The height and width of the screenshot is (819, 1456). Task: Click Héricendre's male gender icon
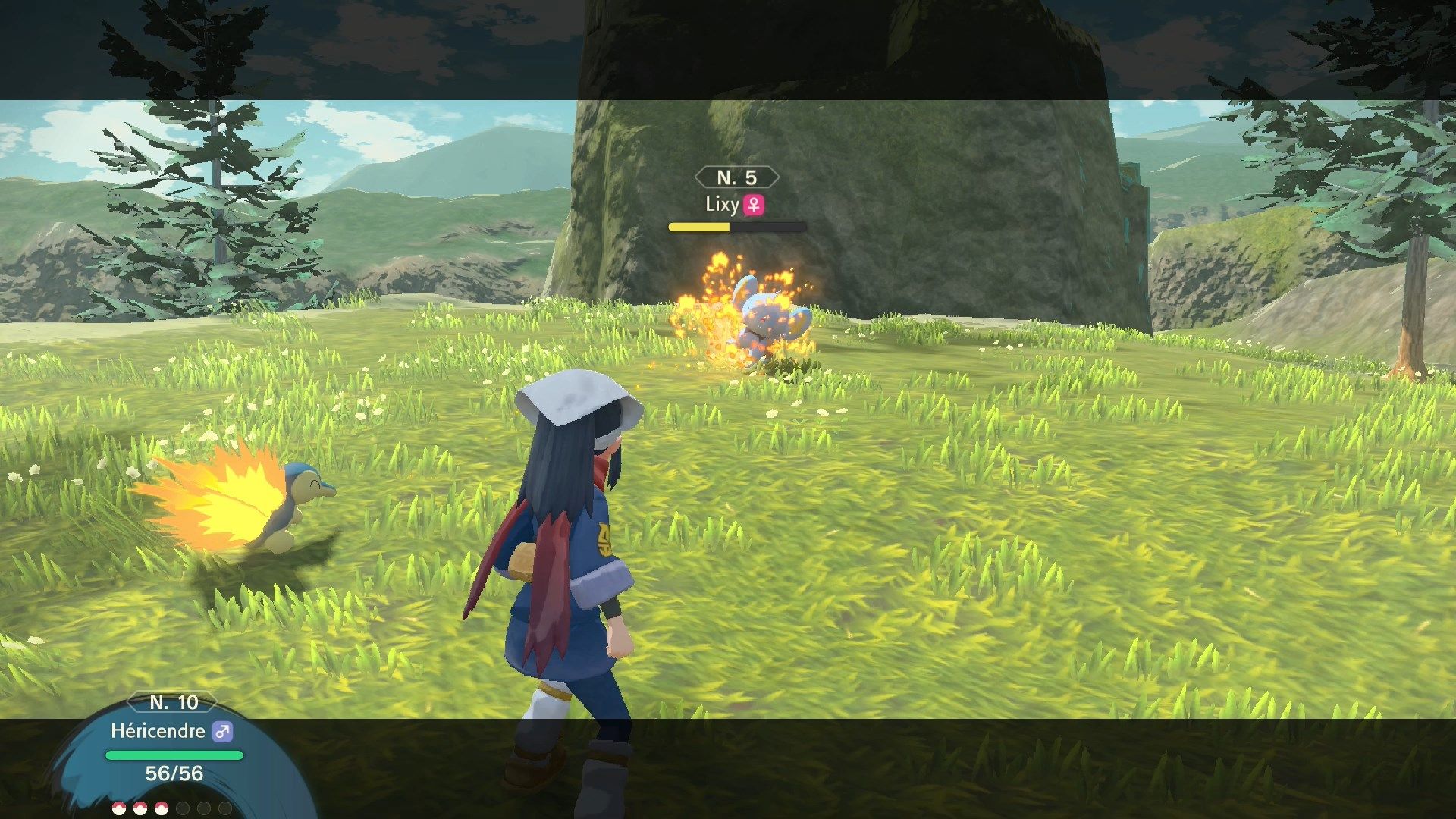pos(222,732)
